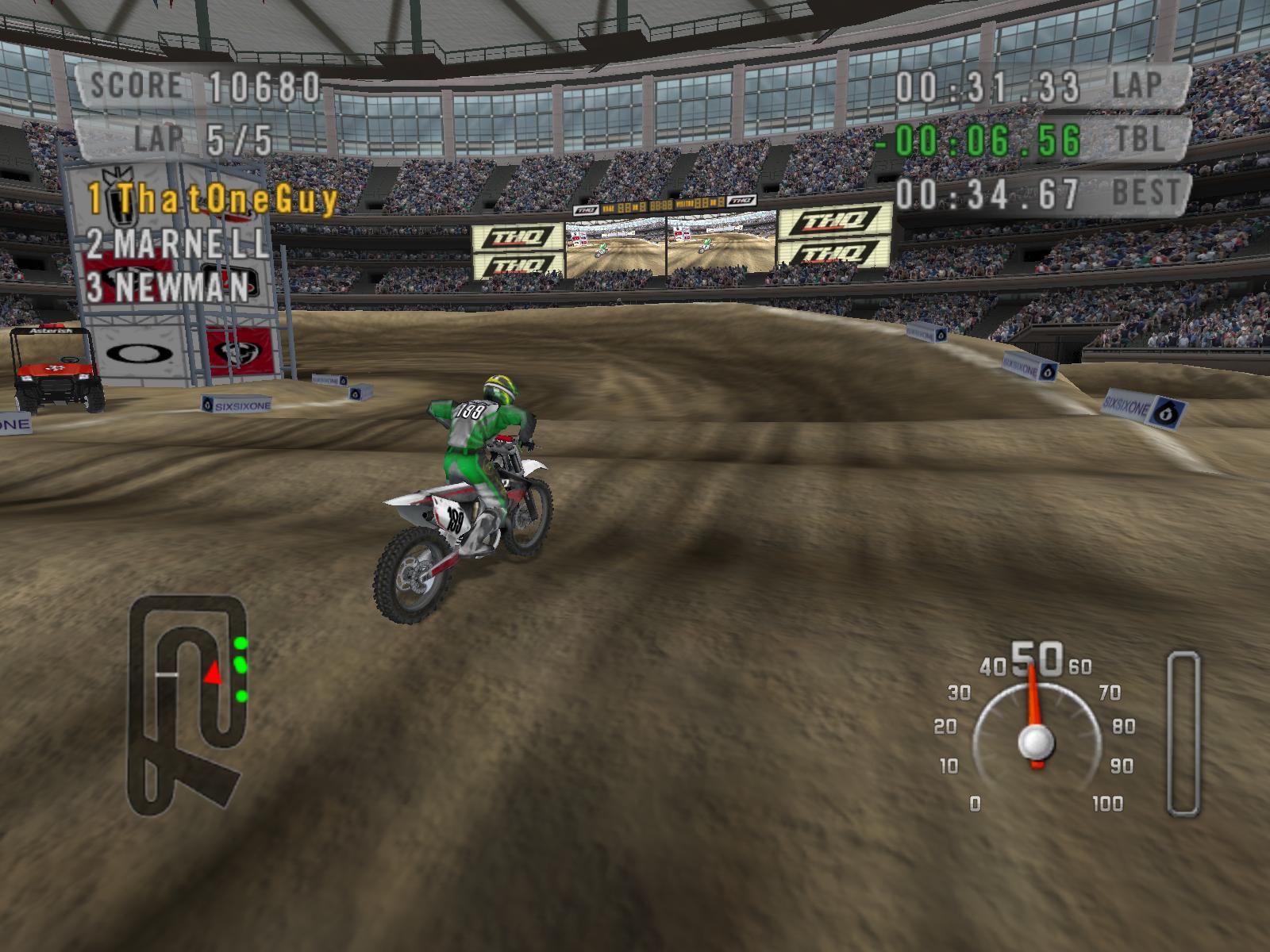Select the red player arrow on the minimap
Screen dimensions: 1270x952
[213, 674]
